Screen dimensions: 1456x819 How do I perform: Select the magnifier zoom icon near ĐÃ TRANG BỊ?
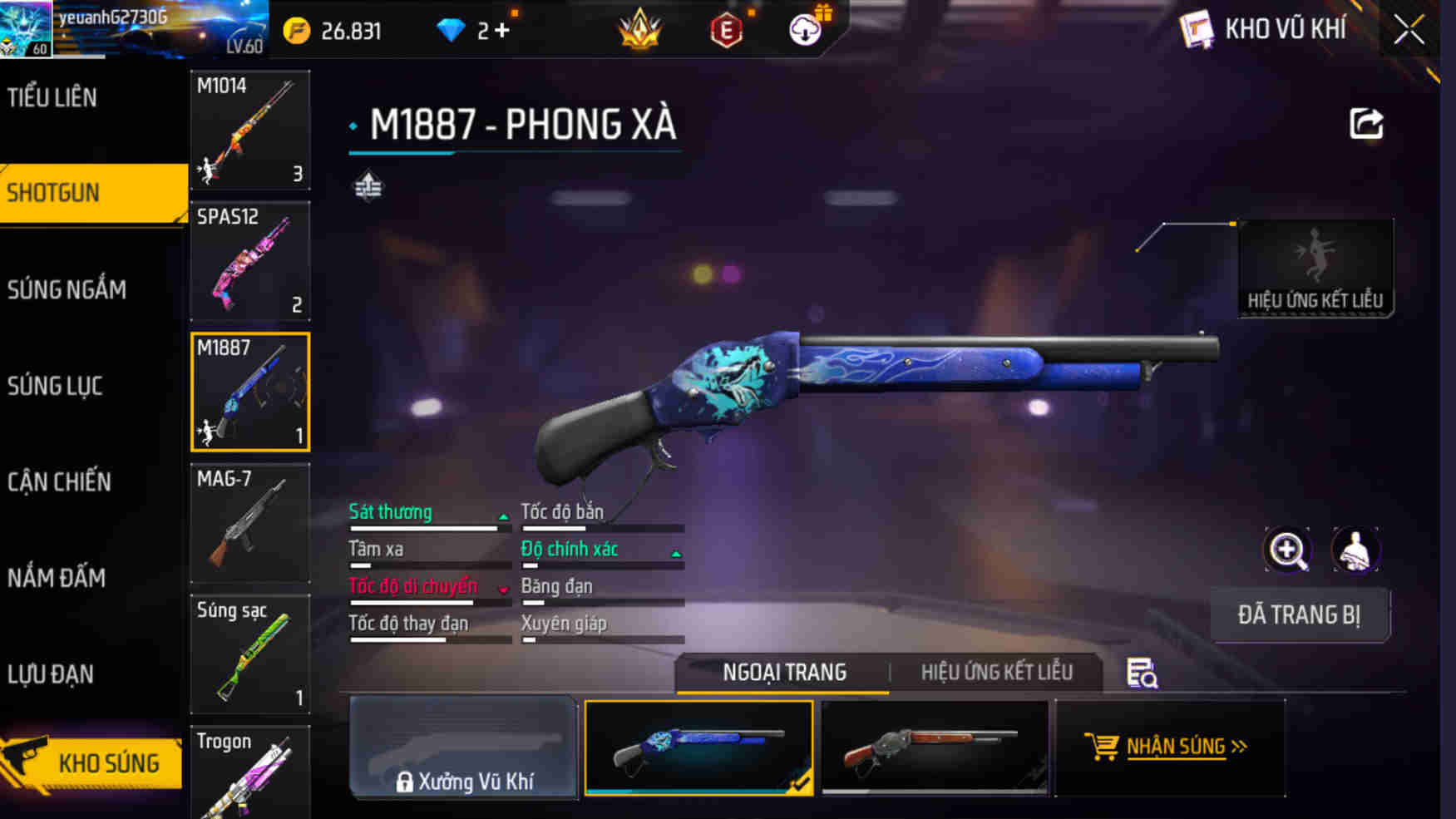pyautogui.click(x=1287, y=550)
